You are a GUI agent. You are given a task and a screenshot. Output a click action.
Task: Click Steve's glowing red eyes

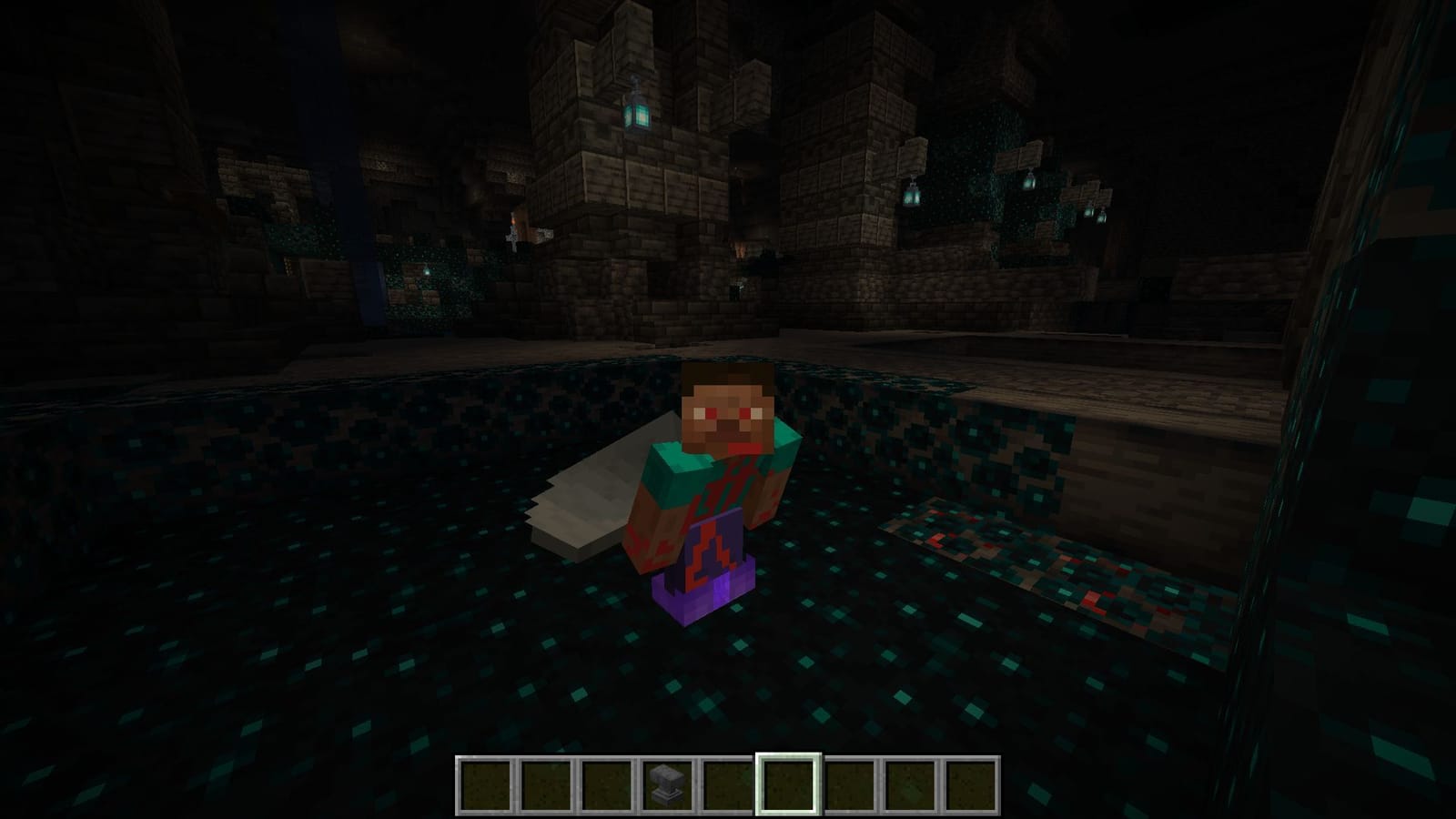coord(728,411)
